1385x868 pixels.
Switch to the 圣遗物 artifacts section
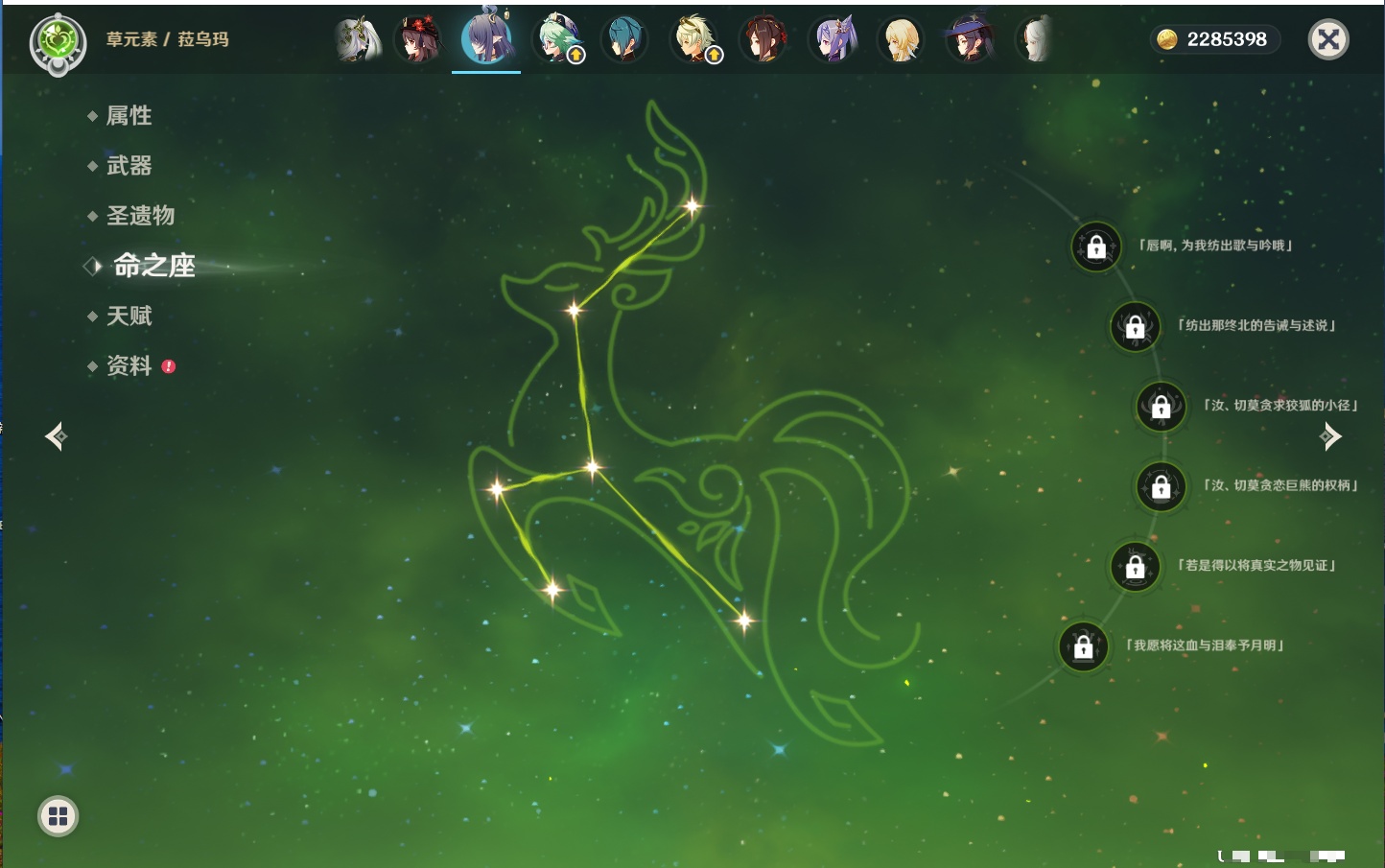140,216
